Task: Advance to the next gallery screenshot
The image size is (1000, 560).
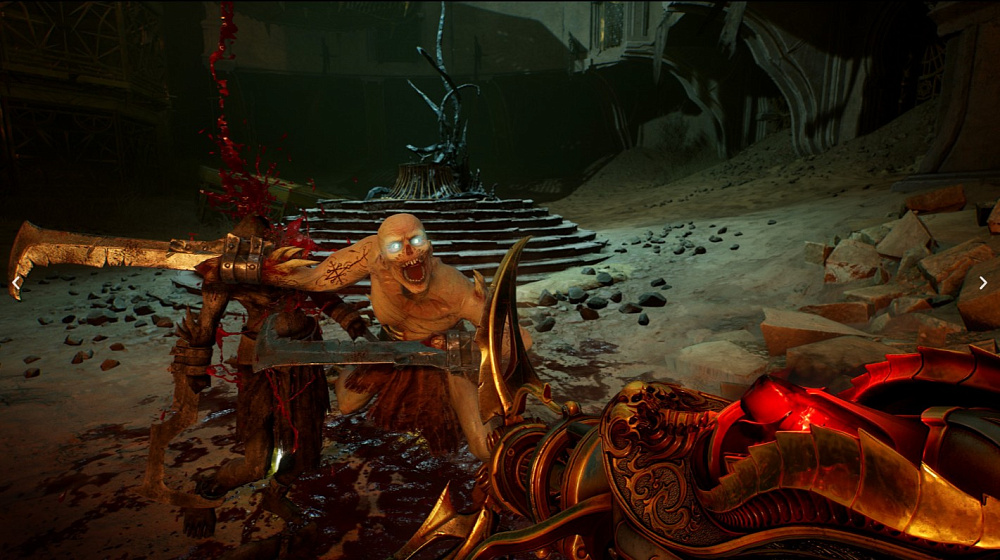Action: [982, 283]
